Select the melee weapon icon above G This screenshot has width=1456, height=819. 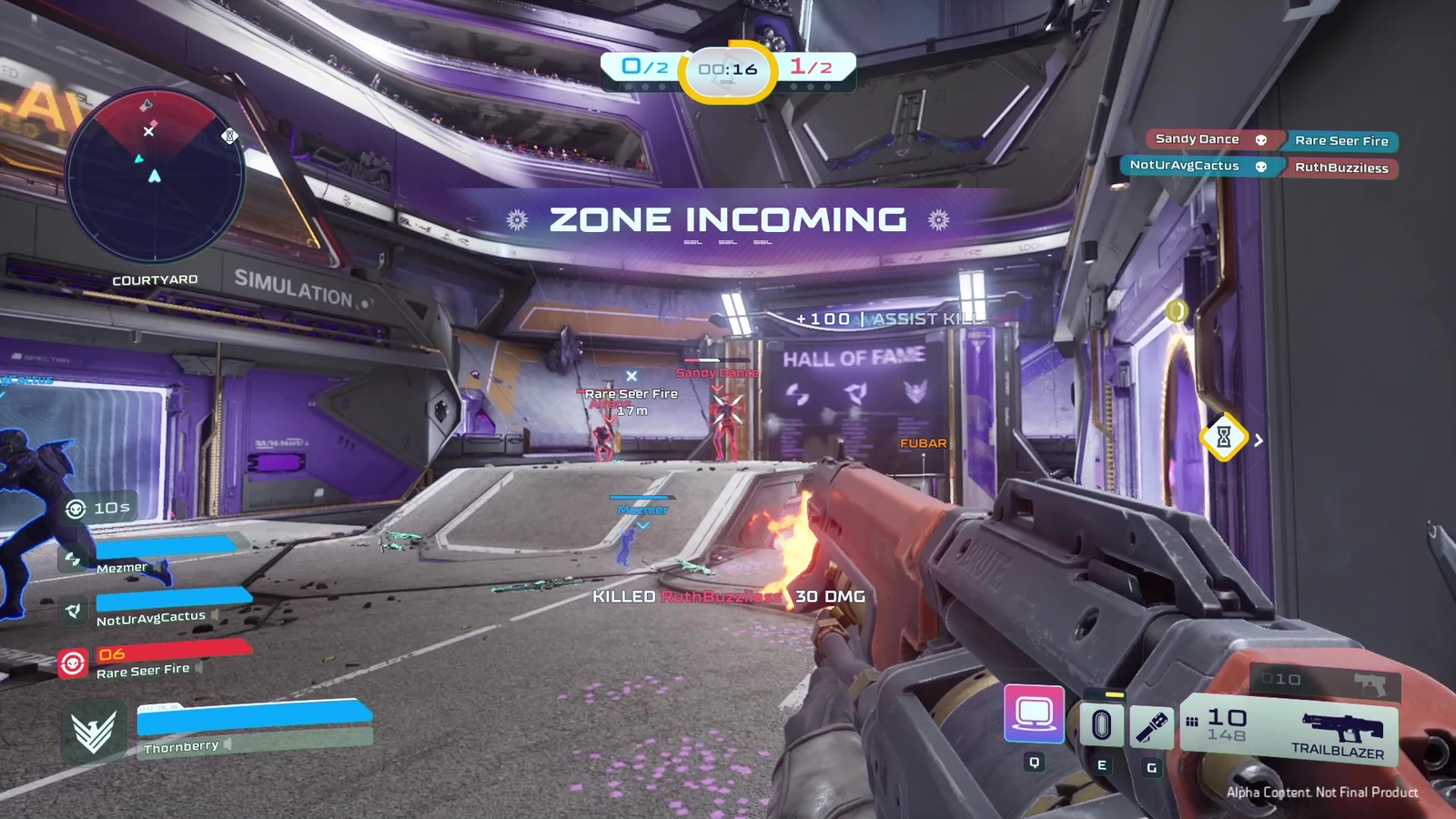1151,723
